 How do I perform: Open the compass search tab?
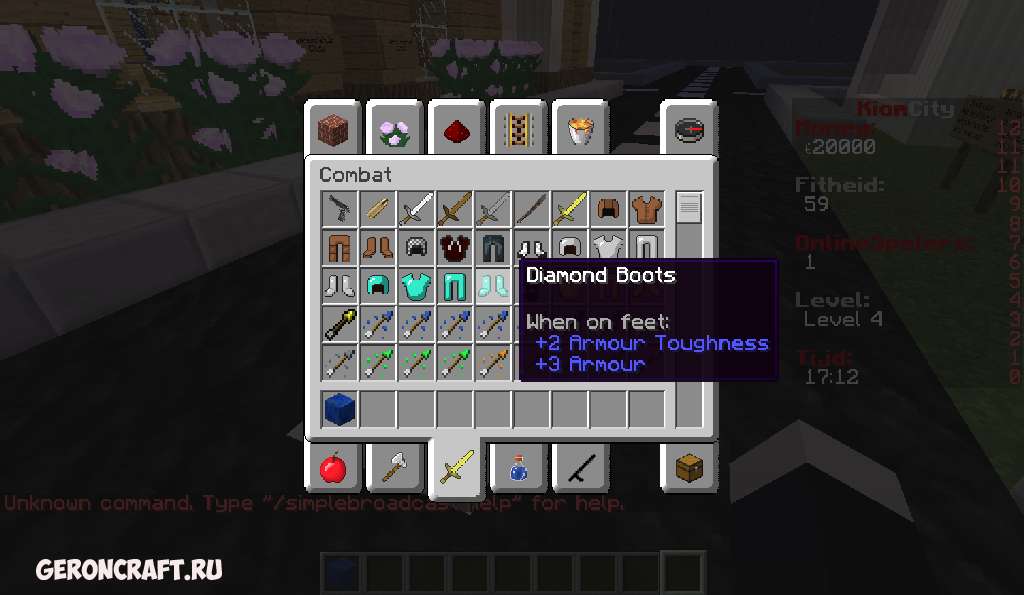(x=689, y=130)
